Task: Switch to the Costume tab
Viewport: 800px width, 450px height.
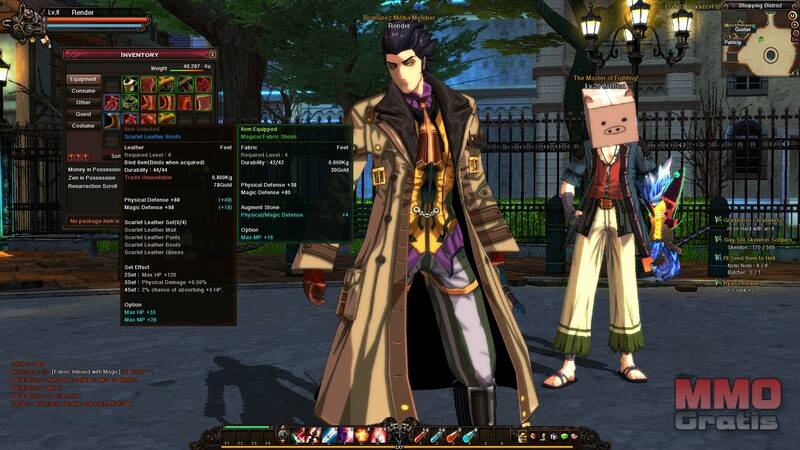Action: 84,126
